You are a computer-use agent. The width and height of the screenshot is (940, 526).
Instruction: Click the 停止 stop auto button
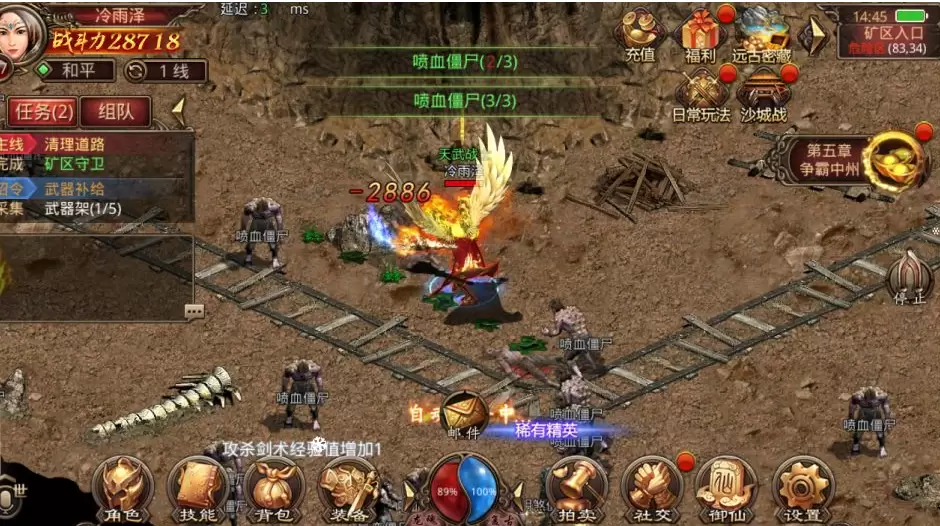909,278
